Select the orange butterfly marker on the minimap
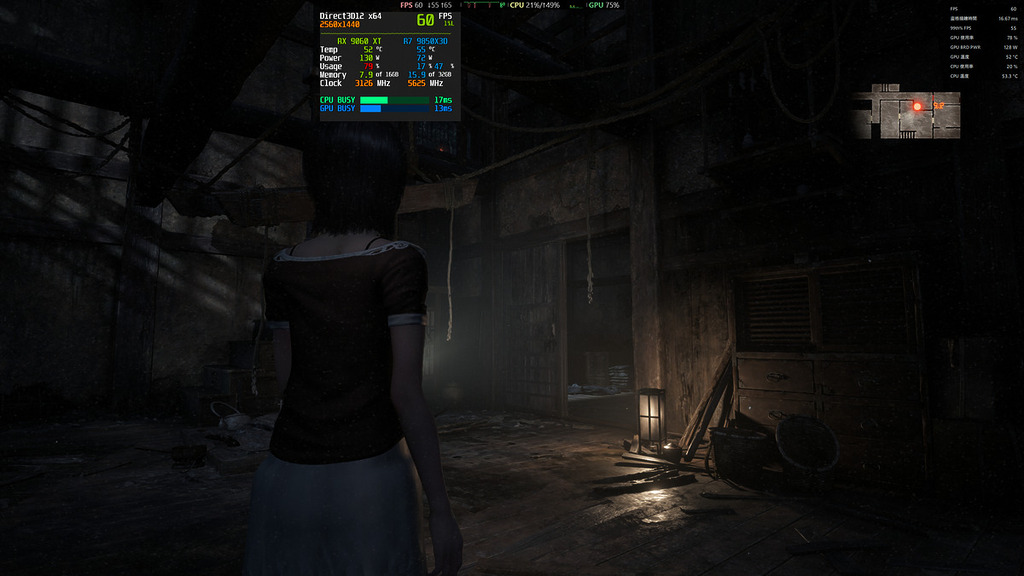Screen dimensions: 1024x576 pyautogui.click(x=938, y=105)
